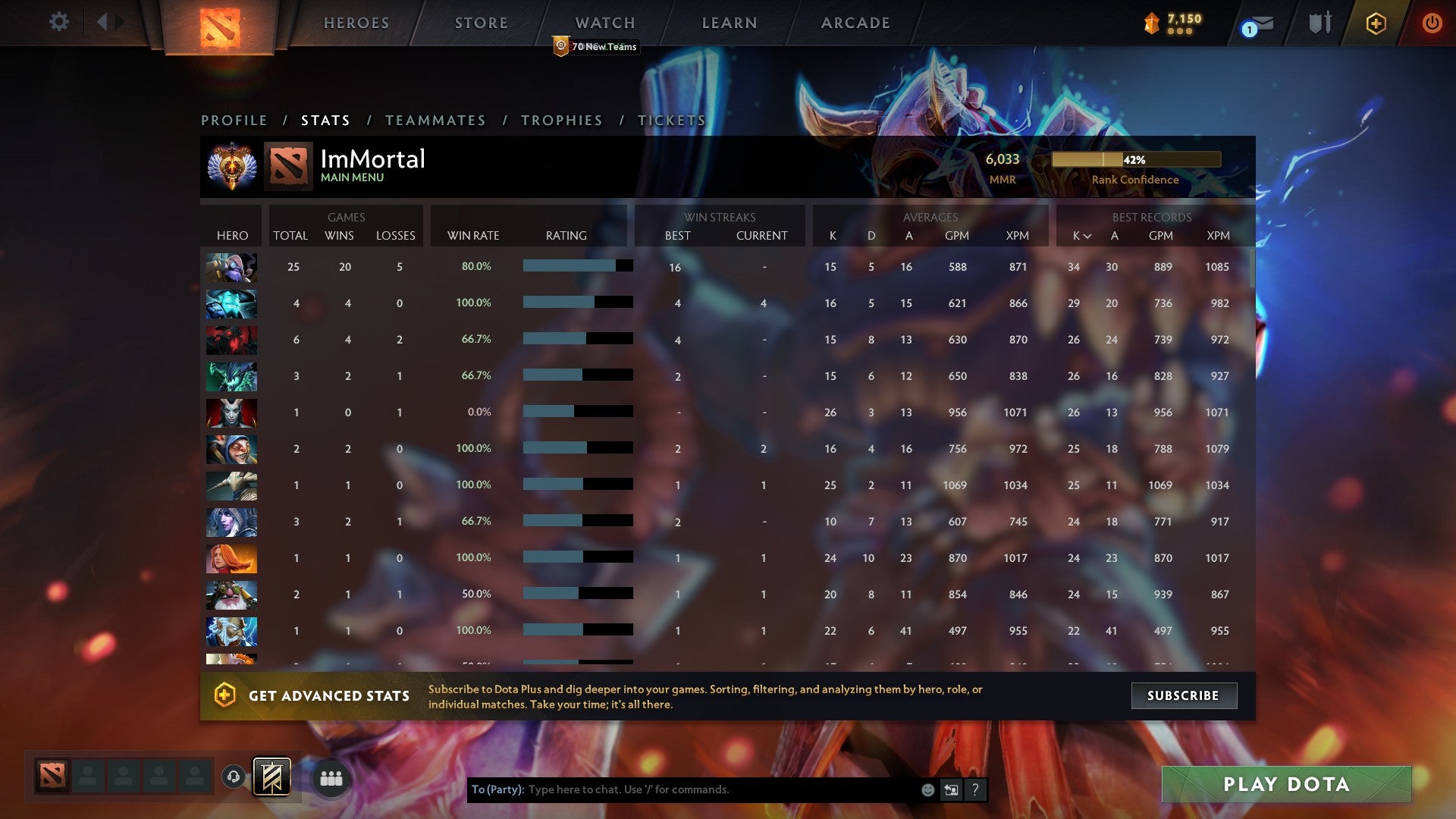
Task: Open the armory shield-and-sword icon
Action: click(x=1319, y=23)
